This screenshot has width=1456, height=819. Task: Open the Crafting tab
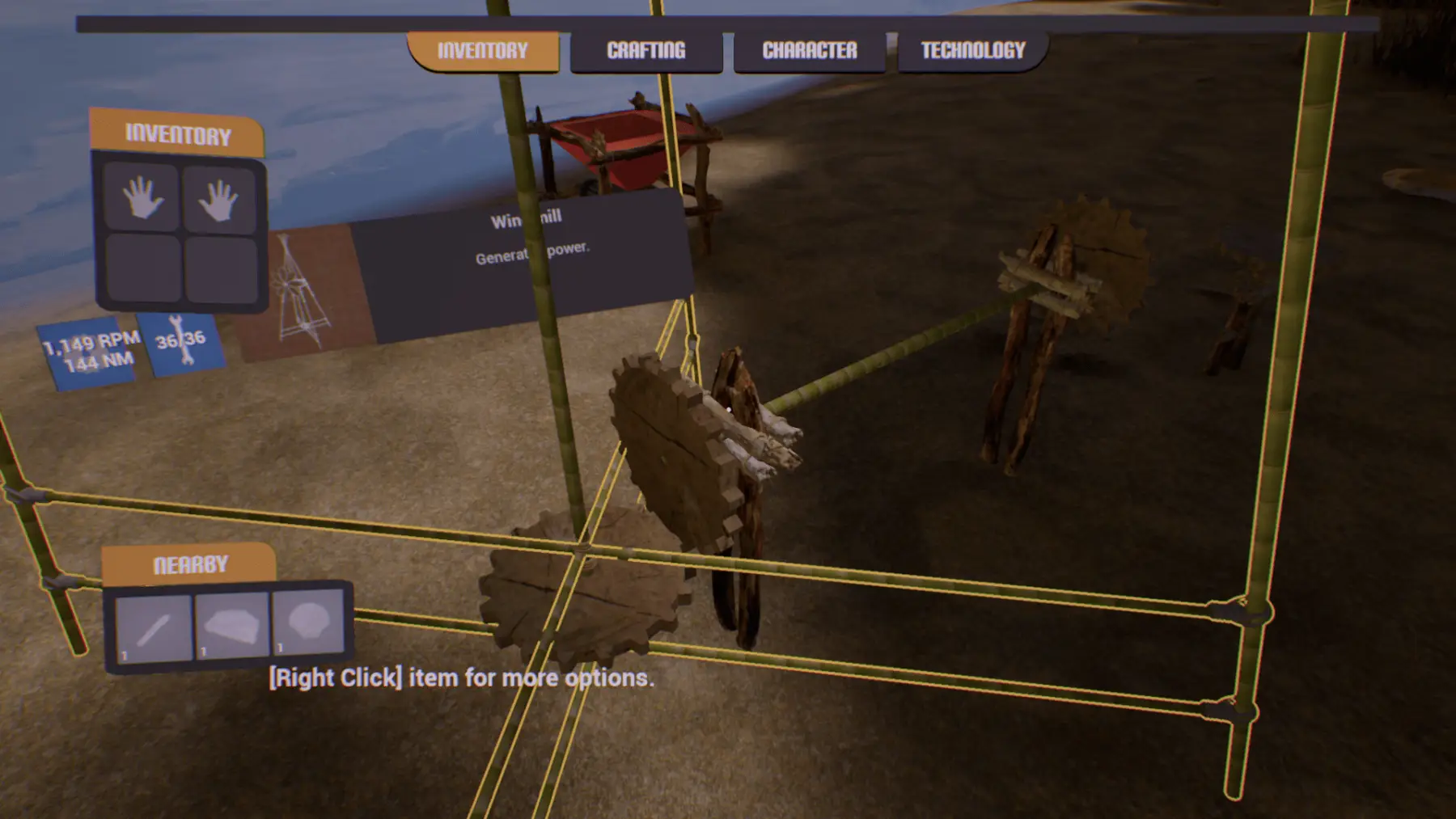click(x=645, y=51)
